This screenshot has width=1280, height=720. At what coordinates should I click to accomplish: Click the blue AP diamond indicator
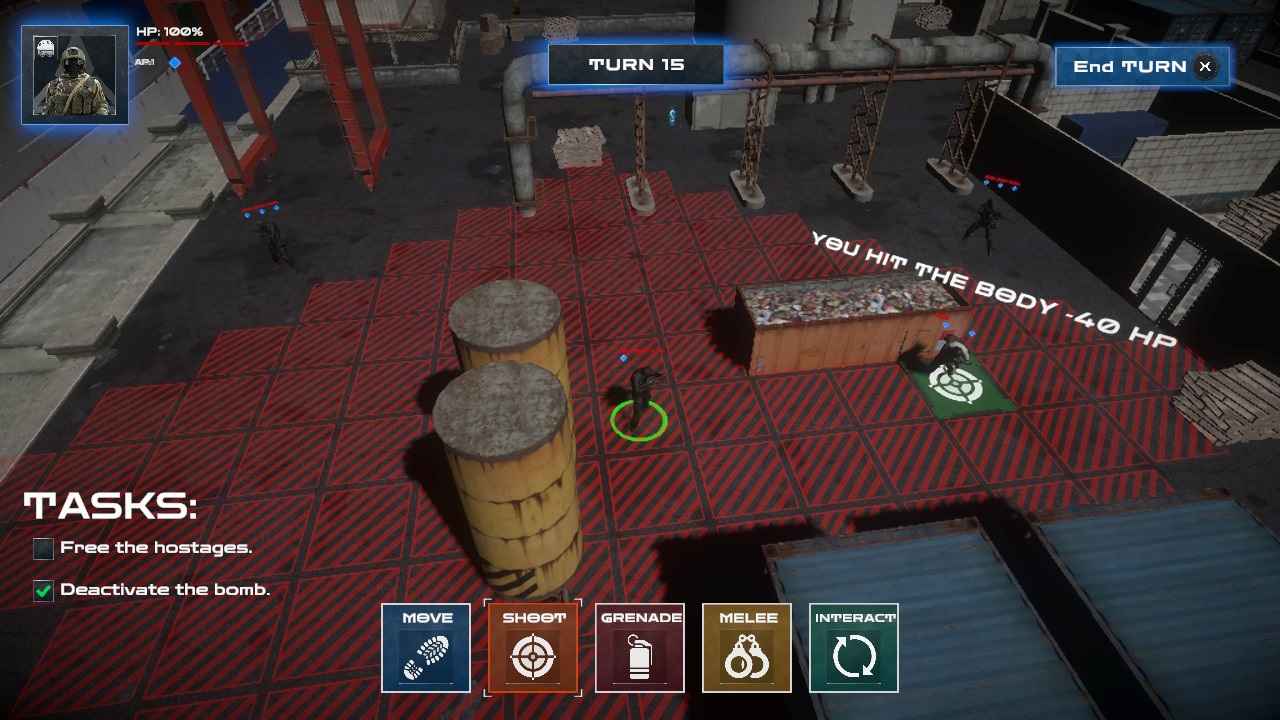[176, 60]
